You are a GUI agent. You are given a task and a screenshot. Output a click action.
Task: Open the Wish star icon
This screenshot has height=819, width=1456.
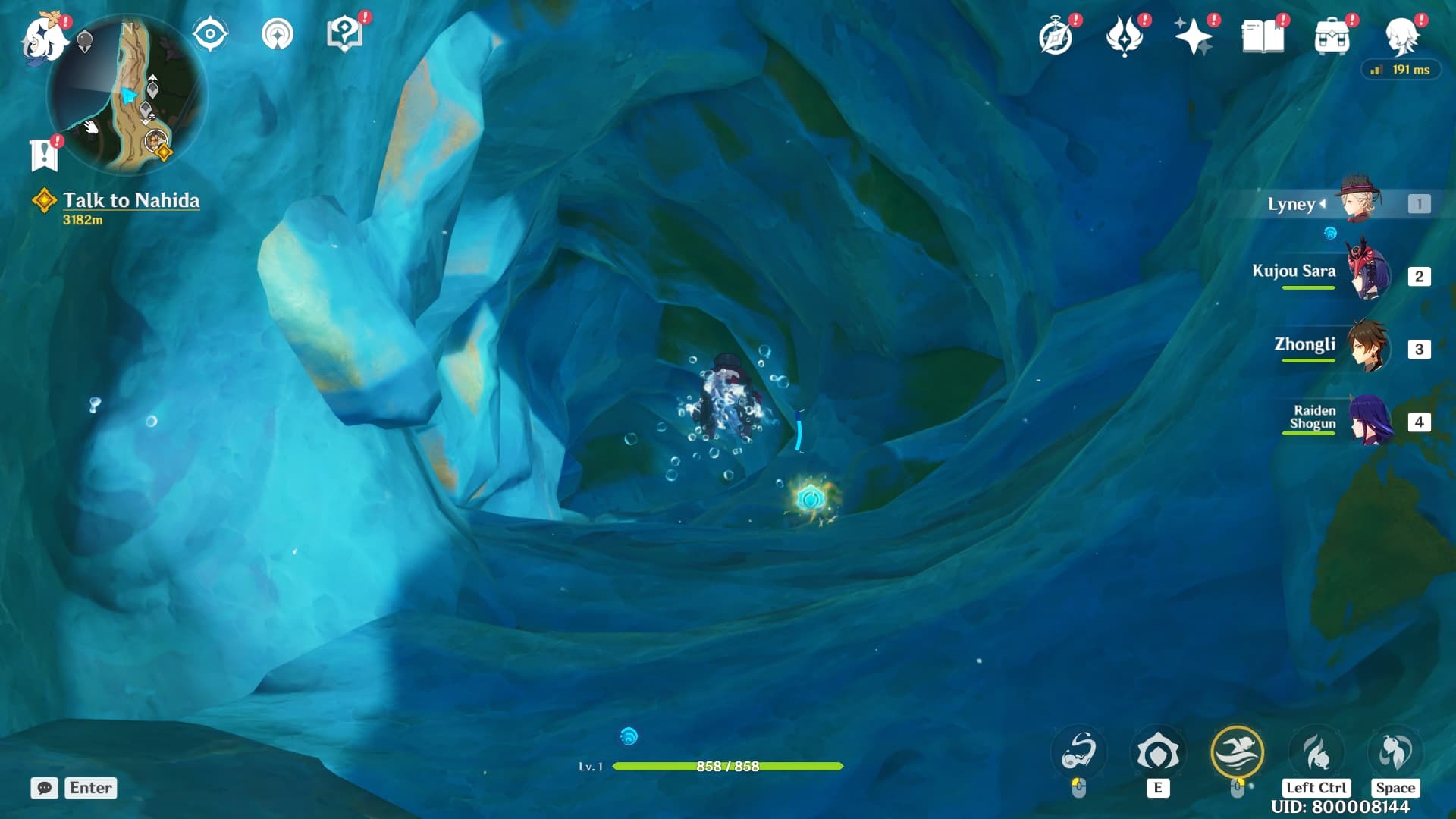tap(1192, 36)
